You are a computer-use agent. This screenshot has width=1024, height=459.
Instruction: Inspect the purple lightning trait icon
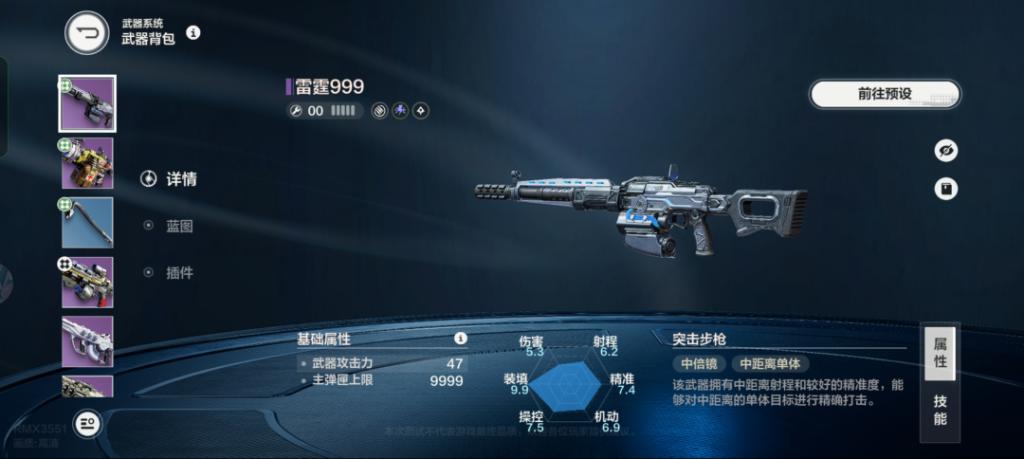coord(400,111)
